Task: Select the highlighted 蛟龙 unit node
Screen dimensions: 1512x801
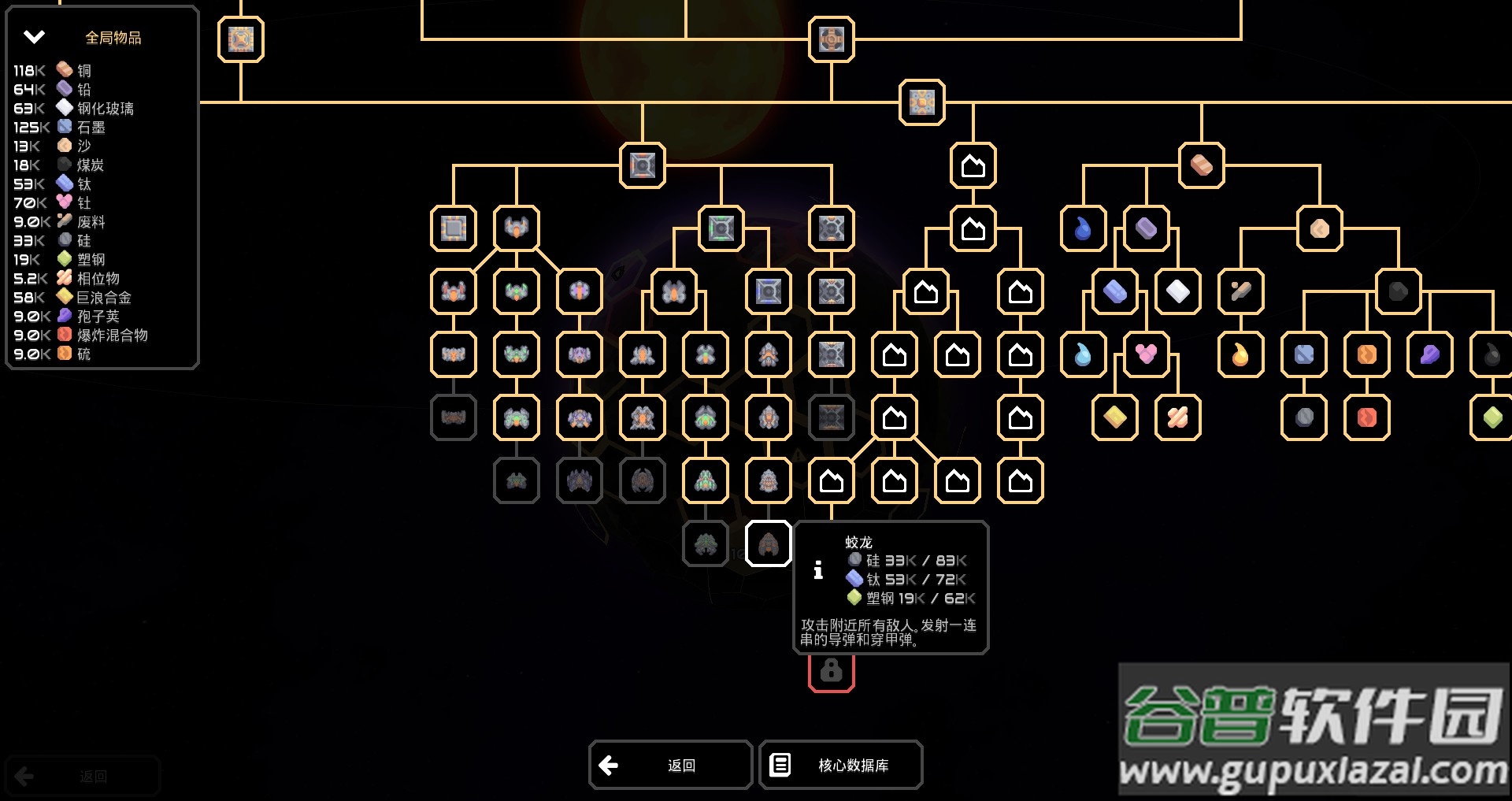Action: click(768, 543)
